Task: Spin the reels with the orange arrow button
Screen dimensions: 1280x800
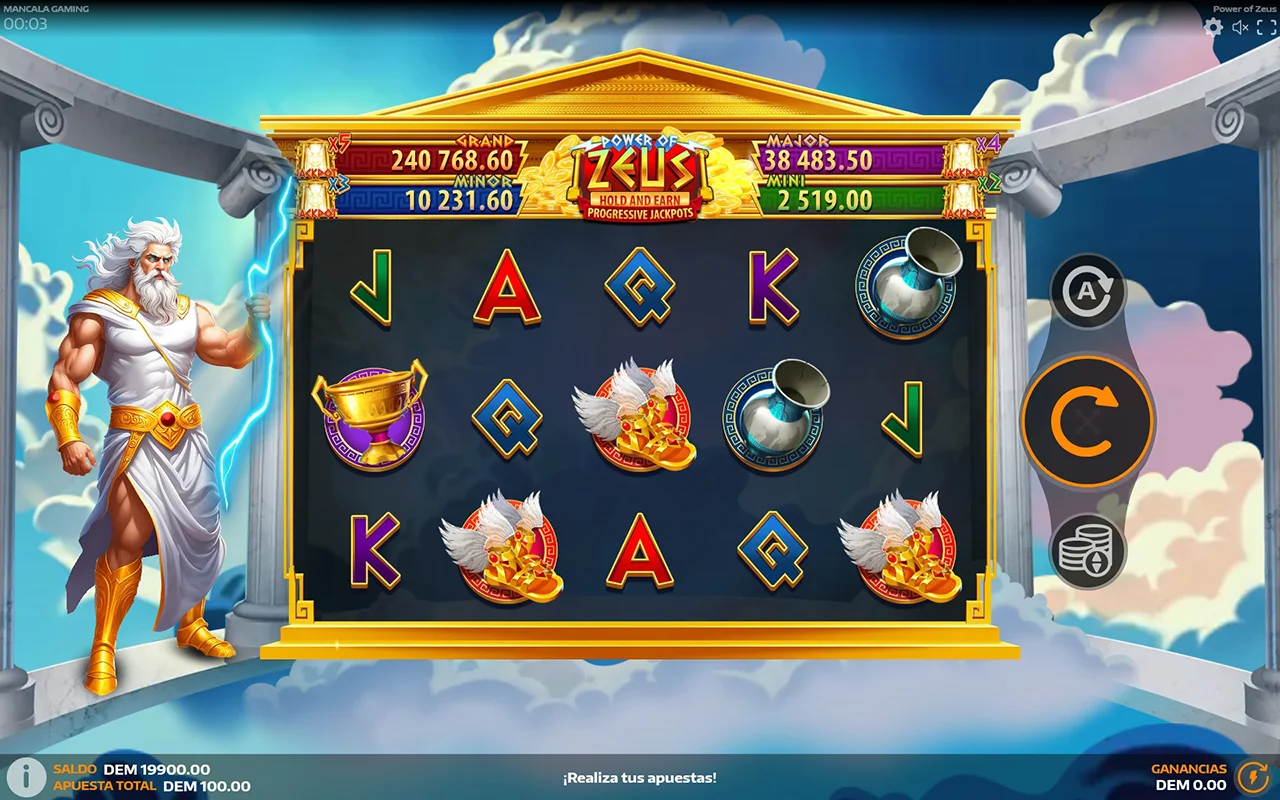Action: click(x=1087, y=422)
